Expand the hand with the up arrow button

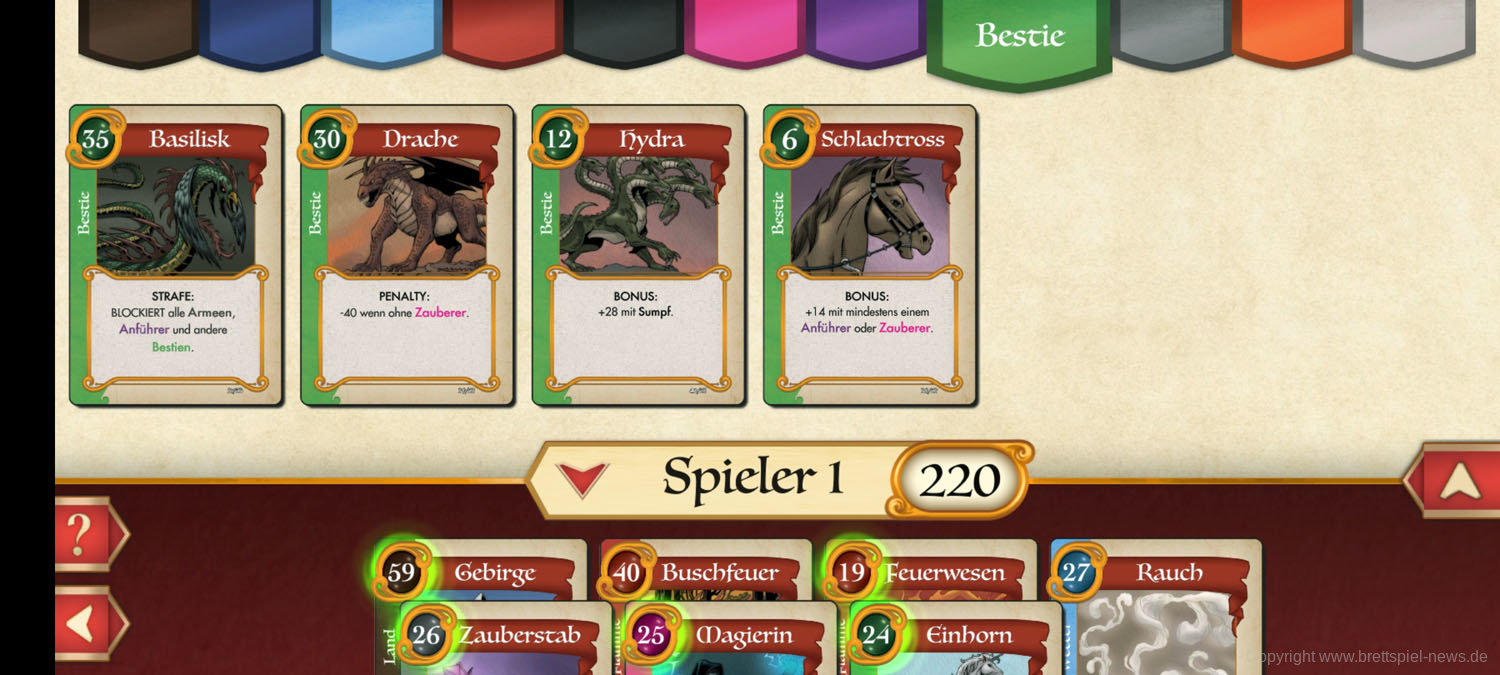click(x=1458, y=481)
